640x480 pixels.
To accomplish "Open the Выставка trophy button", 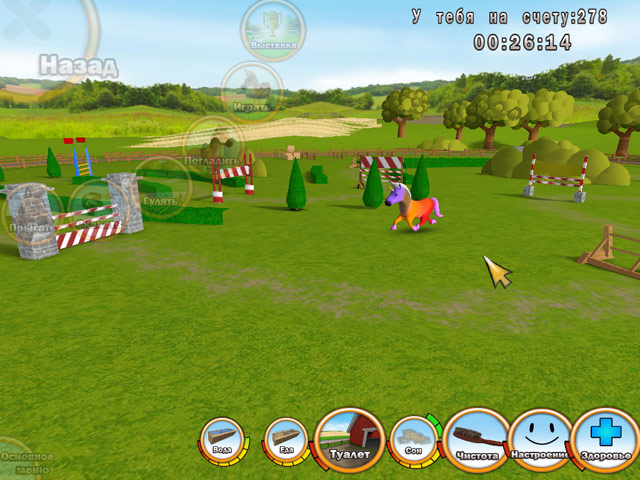I will click(x=273, y=27).
